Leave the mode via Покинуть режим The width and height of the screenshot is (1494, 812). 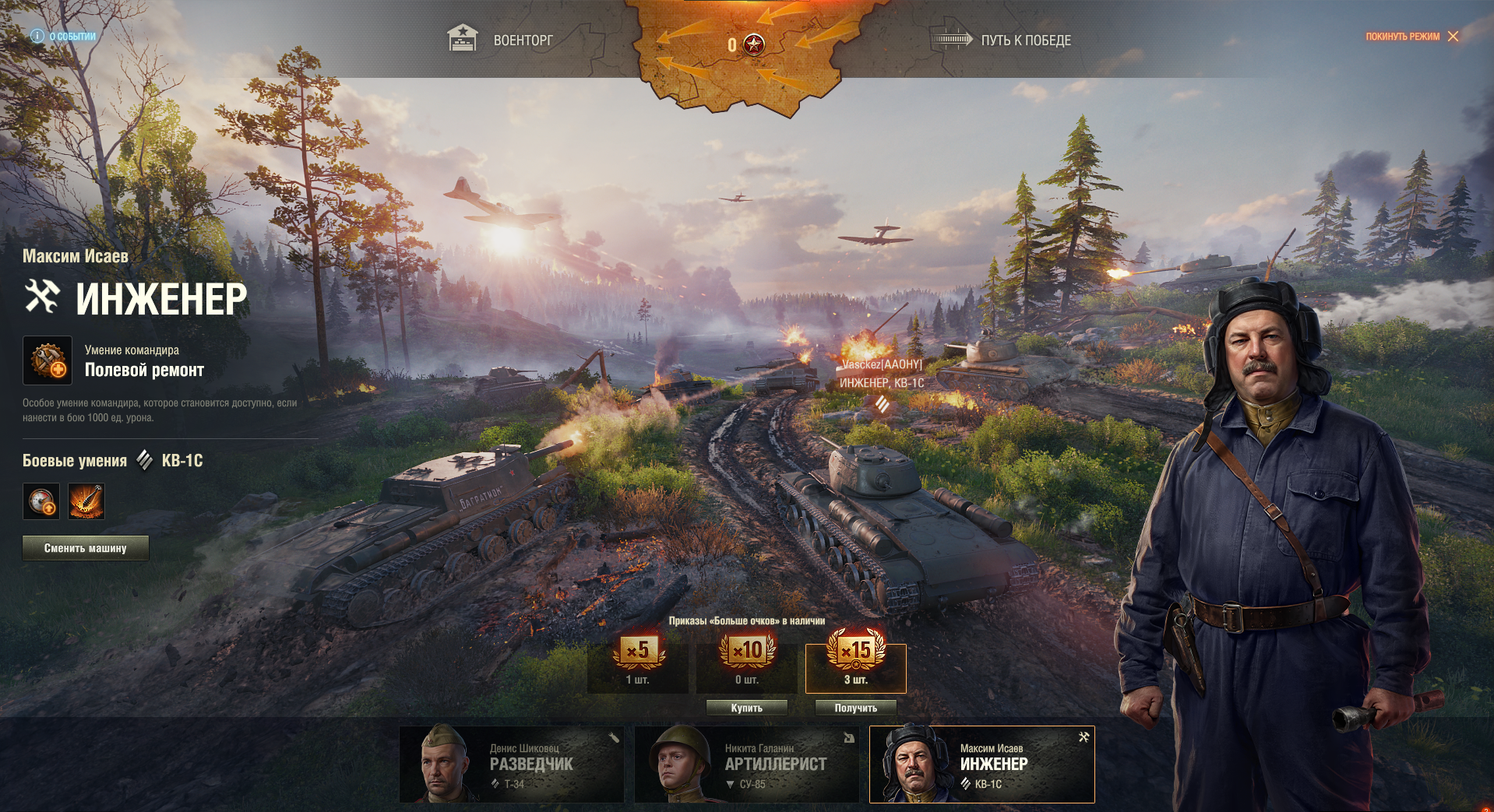point(1411,37)
